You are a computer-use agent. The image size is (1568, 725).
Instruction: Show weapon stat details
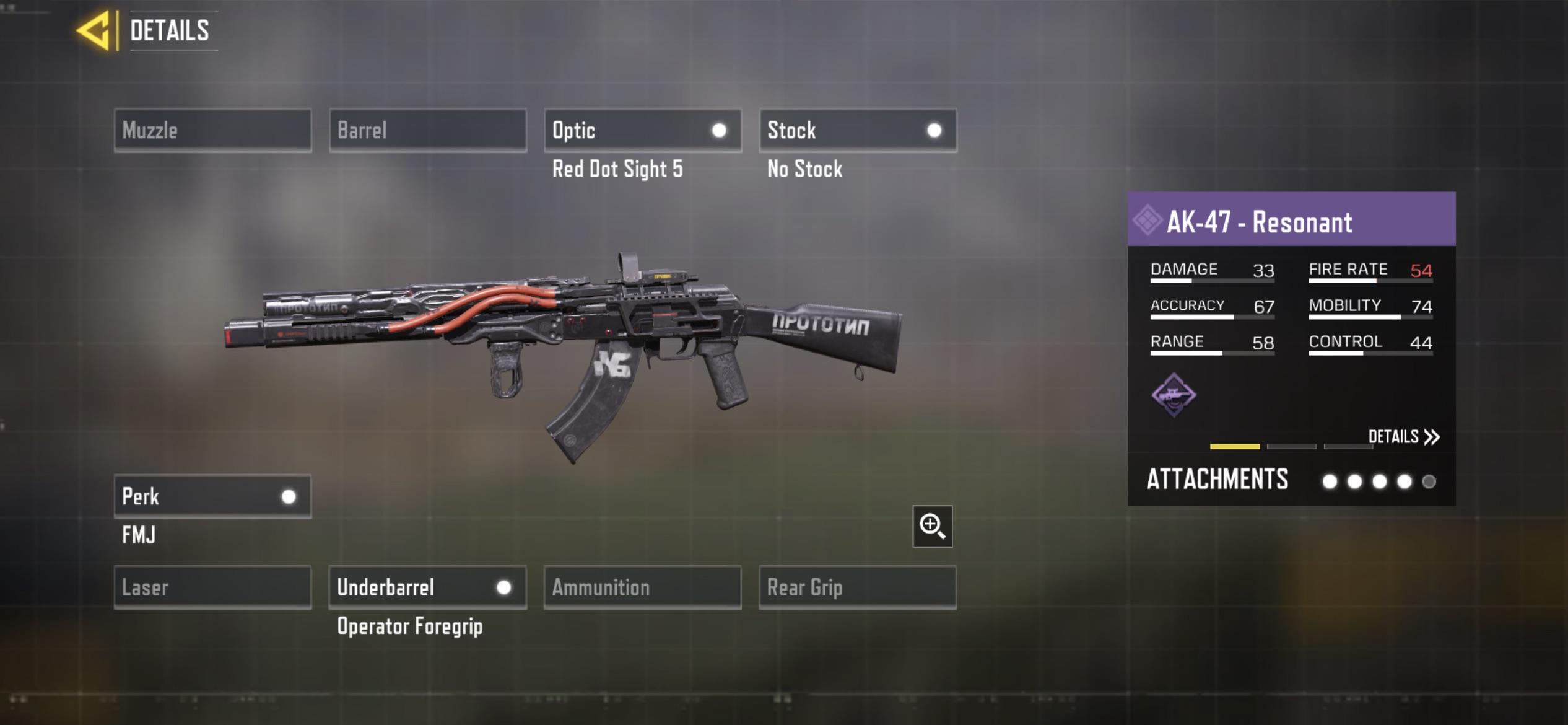click(x=1403, y=437)
